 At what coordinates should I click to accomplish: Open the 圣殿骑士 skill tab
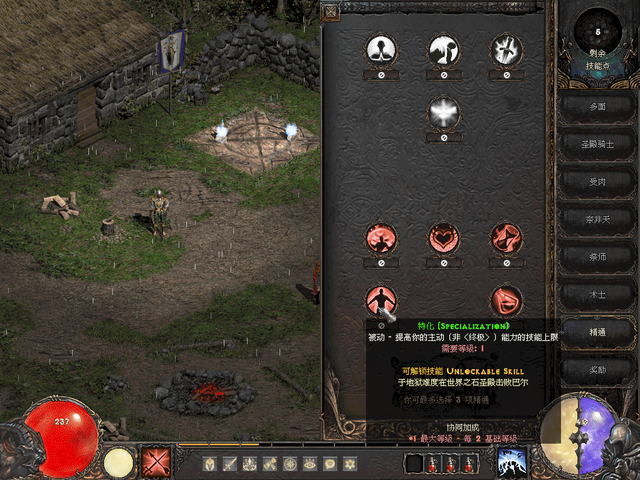(x=598, y=143)
